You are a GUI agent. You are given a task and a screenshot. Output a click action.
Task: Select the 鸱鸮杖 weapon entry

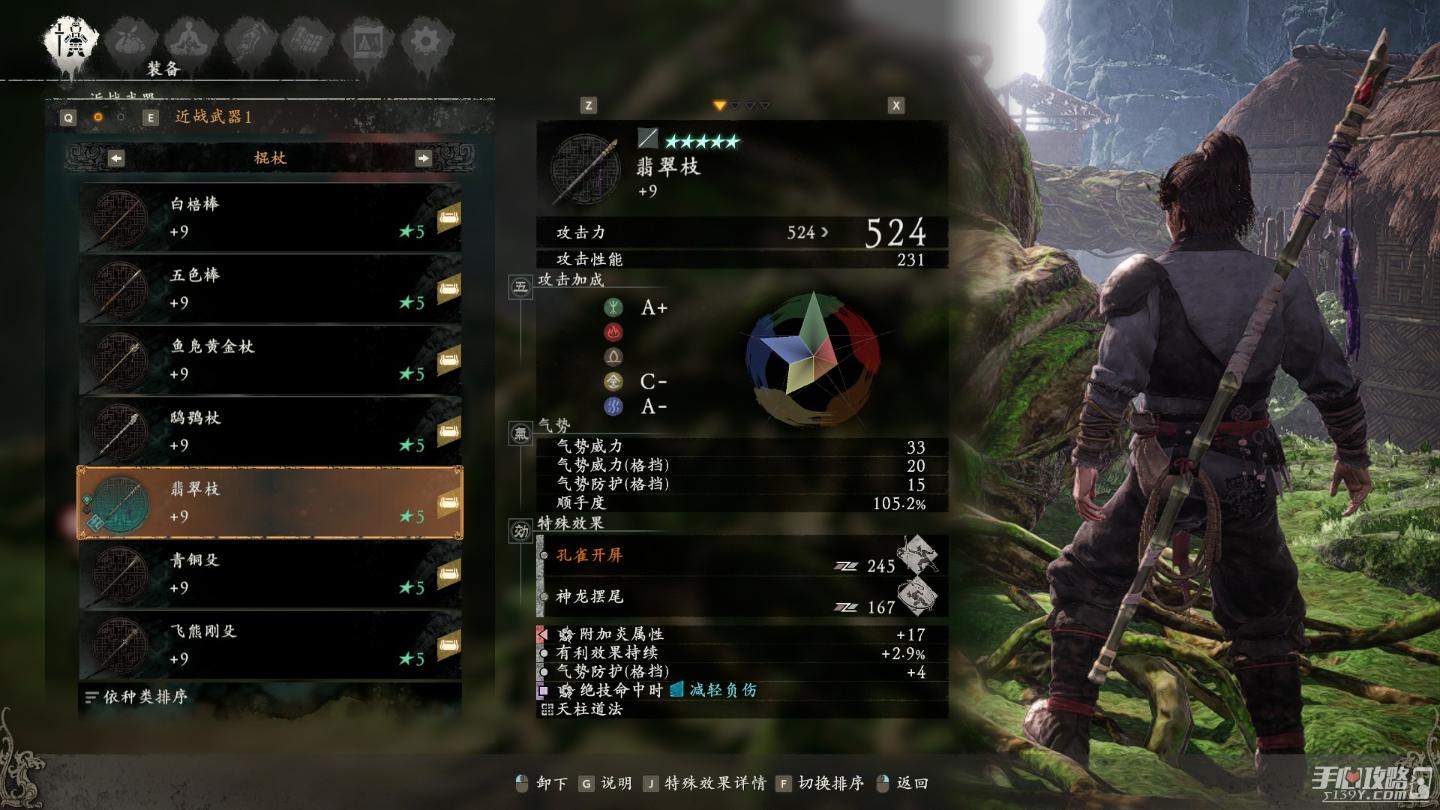pyautogui.click(x=270, y=431)
